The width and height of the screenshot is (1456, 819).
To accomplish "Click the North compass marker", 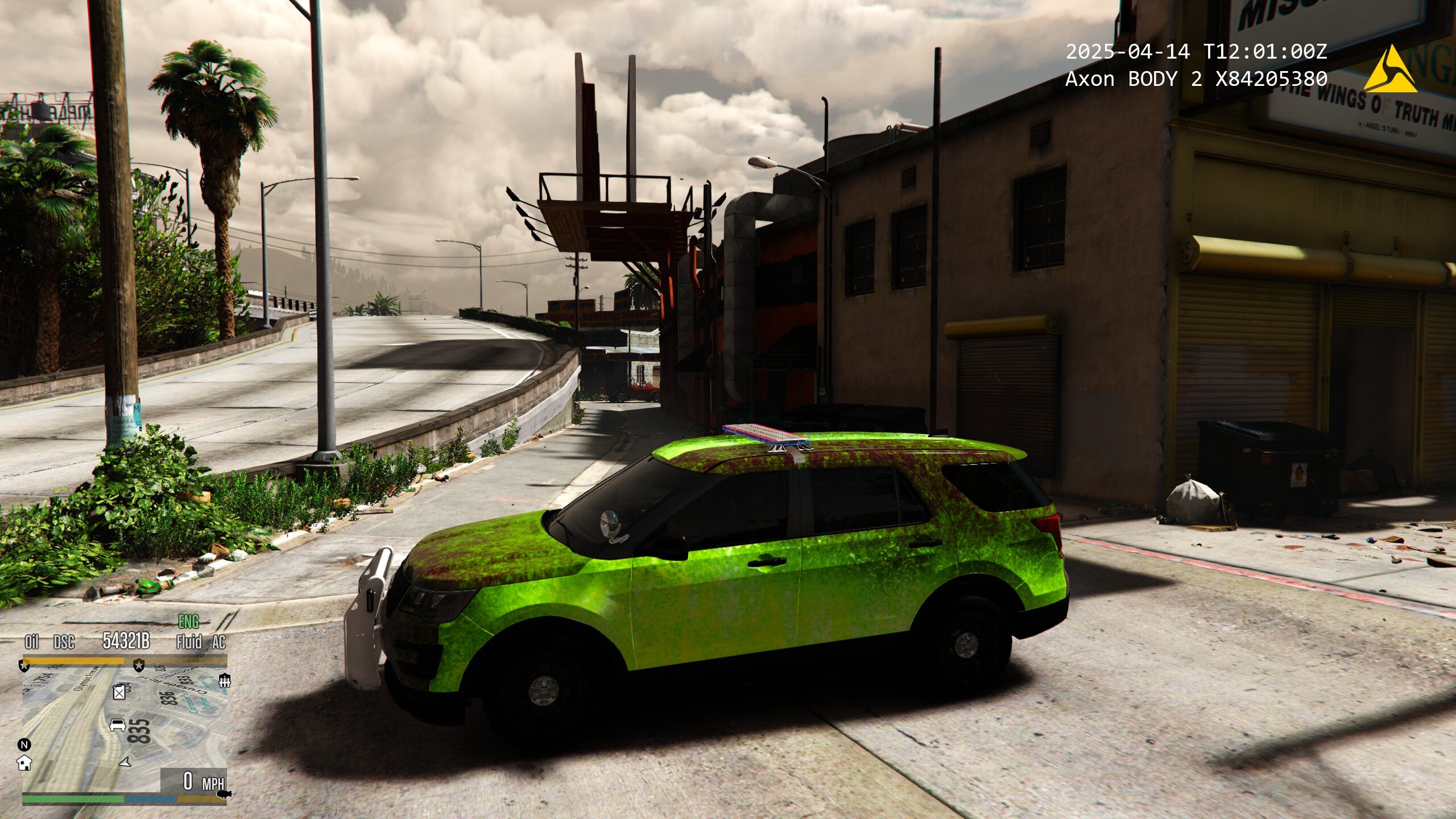I will [x=24, y=744].
